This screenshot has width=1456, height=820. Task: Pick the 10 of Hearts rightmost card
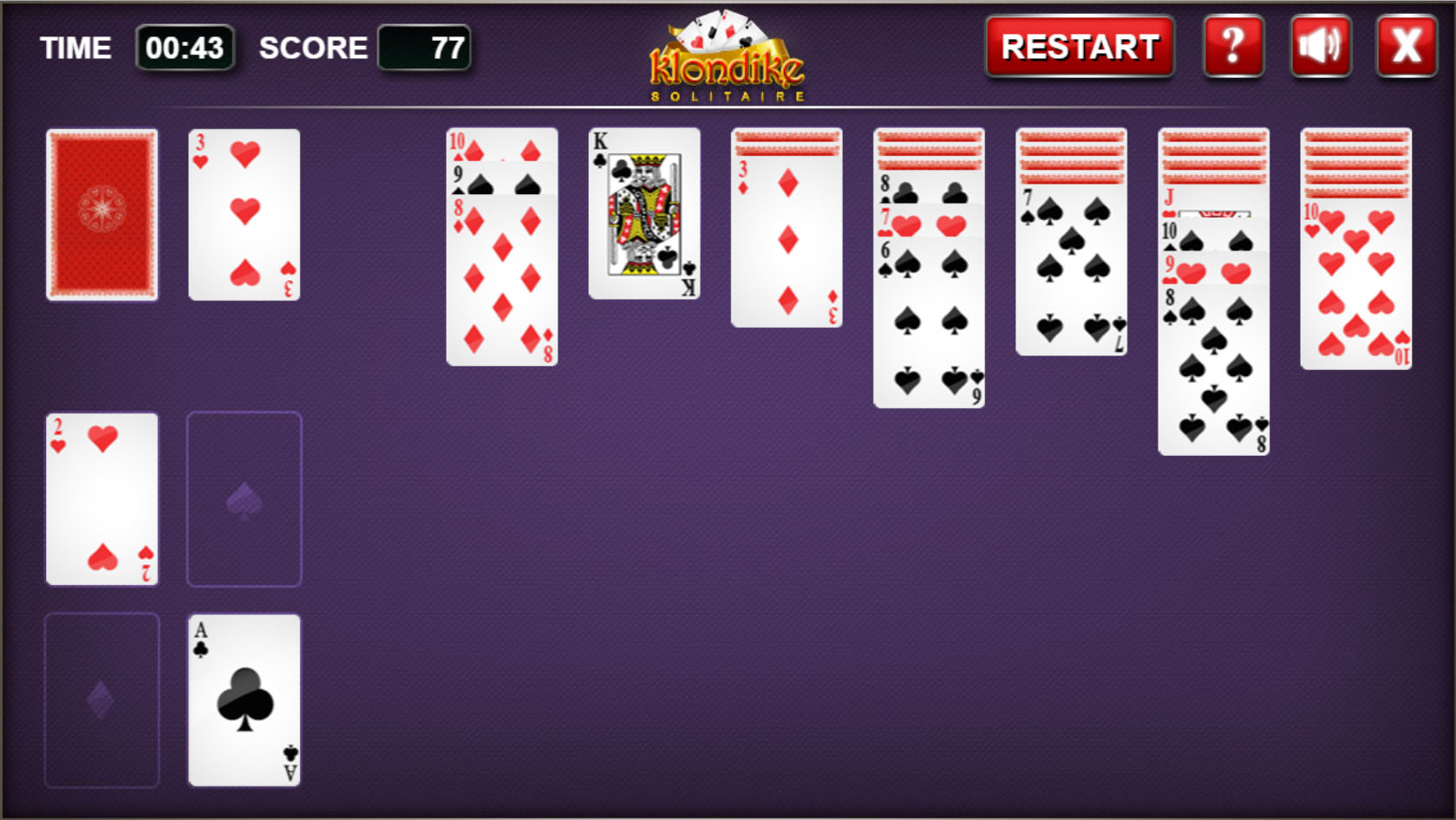[1355, 286]
